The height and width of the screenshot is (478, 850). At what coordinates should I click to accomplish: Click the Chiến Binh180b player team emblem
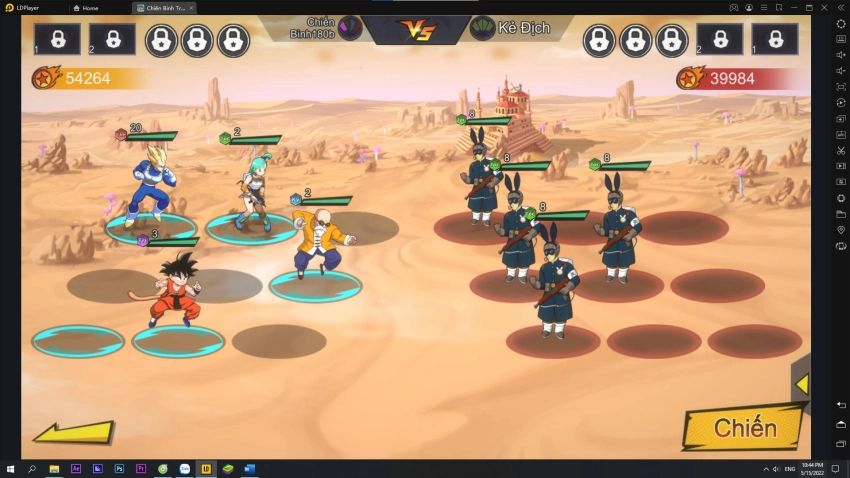(x=350, y=28)
